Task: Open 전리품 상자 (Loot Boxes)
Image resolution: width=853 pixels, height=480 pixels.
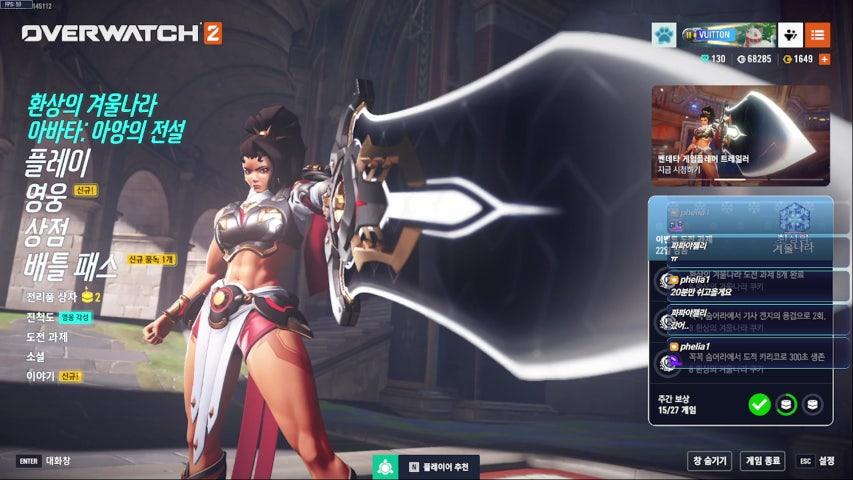Action: 54,297
